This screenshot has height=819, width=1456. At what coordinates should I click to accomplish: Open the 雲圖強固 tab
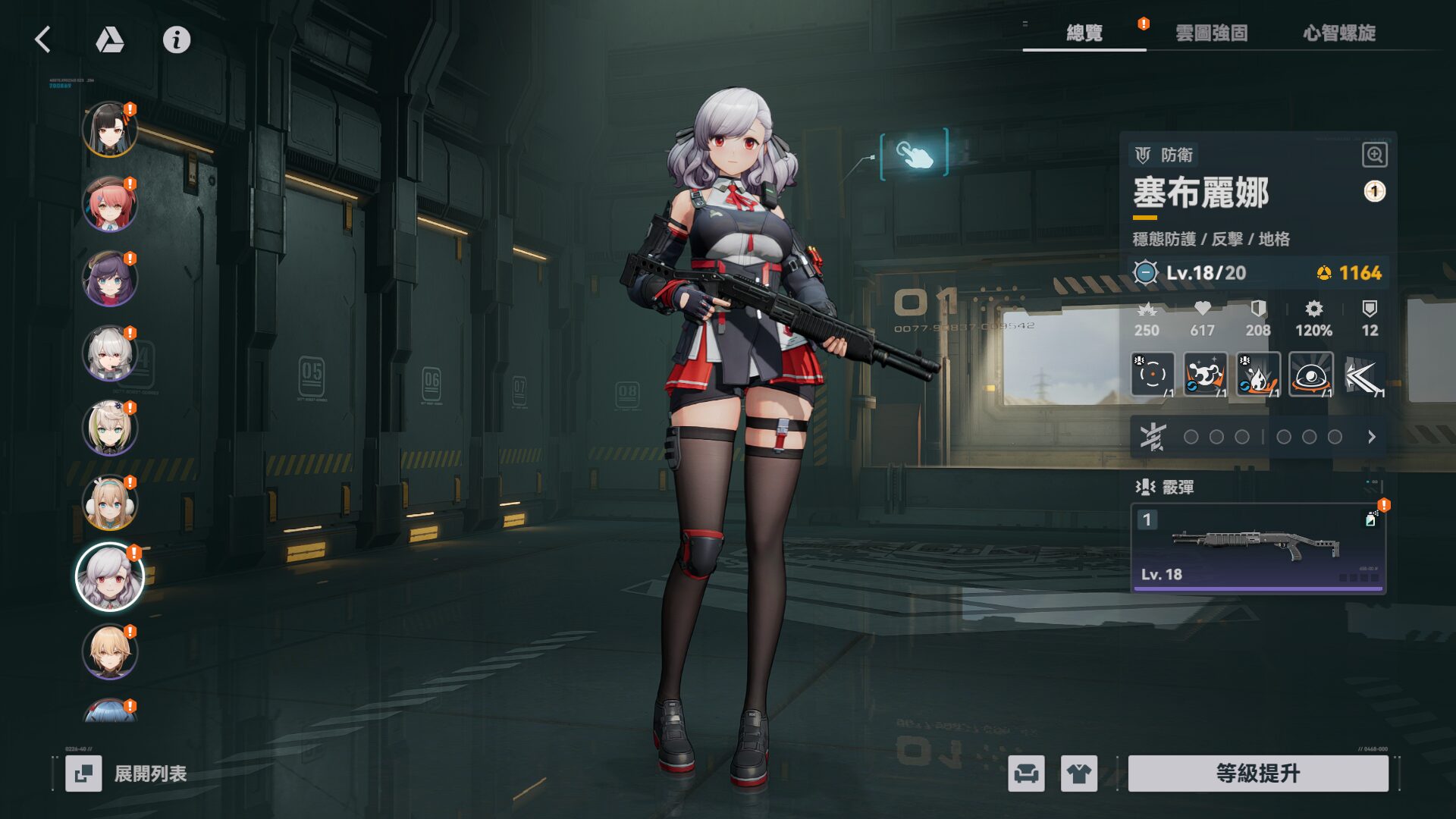click(x=1211, y=33)
